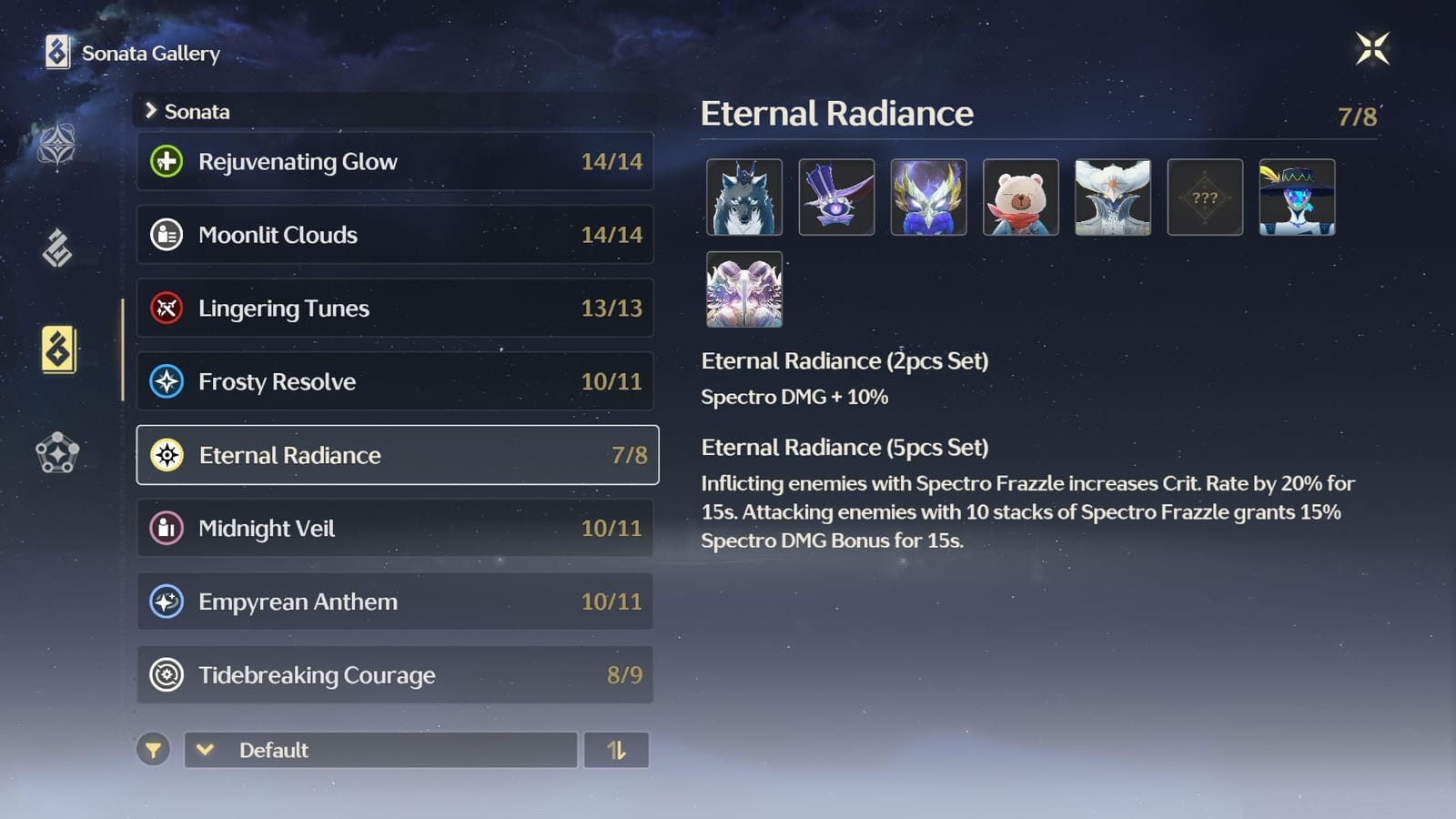The width and height of the screenshot is (1456, 819).
Task: Click the wolf echo thumbnail
Action: coord(744,197)
